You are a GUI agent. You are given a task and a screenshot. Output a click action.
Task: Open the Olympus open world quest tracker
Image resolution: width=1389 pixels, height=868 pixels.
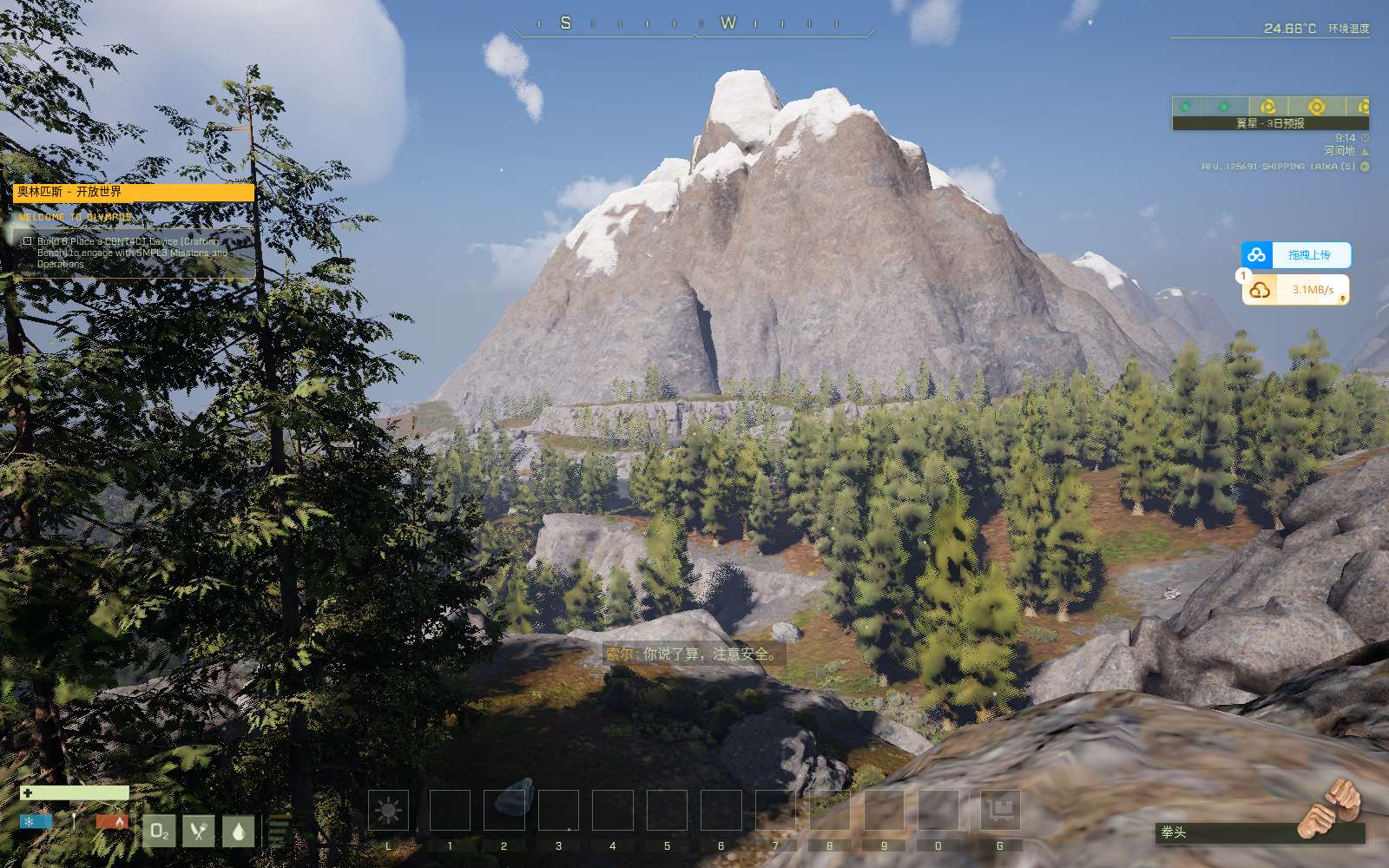pos(135,192)
